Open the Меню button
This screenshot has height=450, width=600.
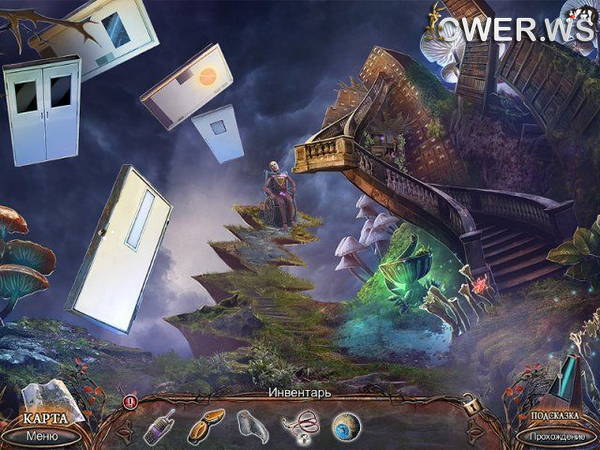pos(42,436)
